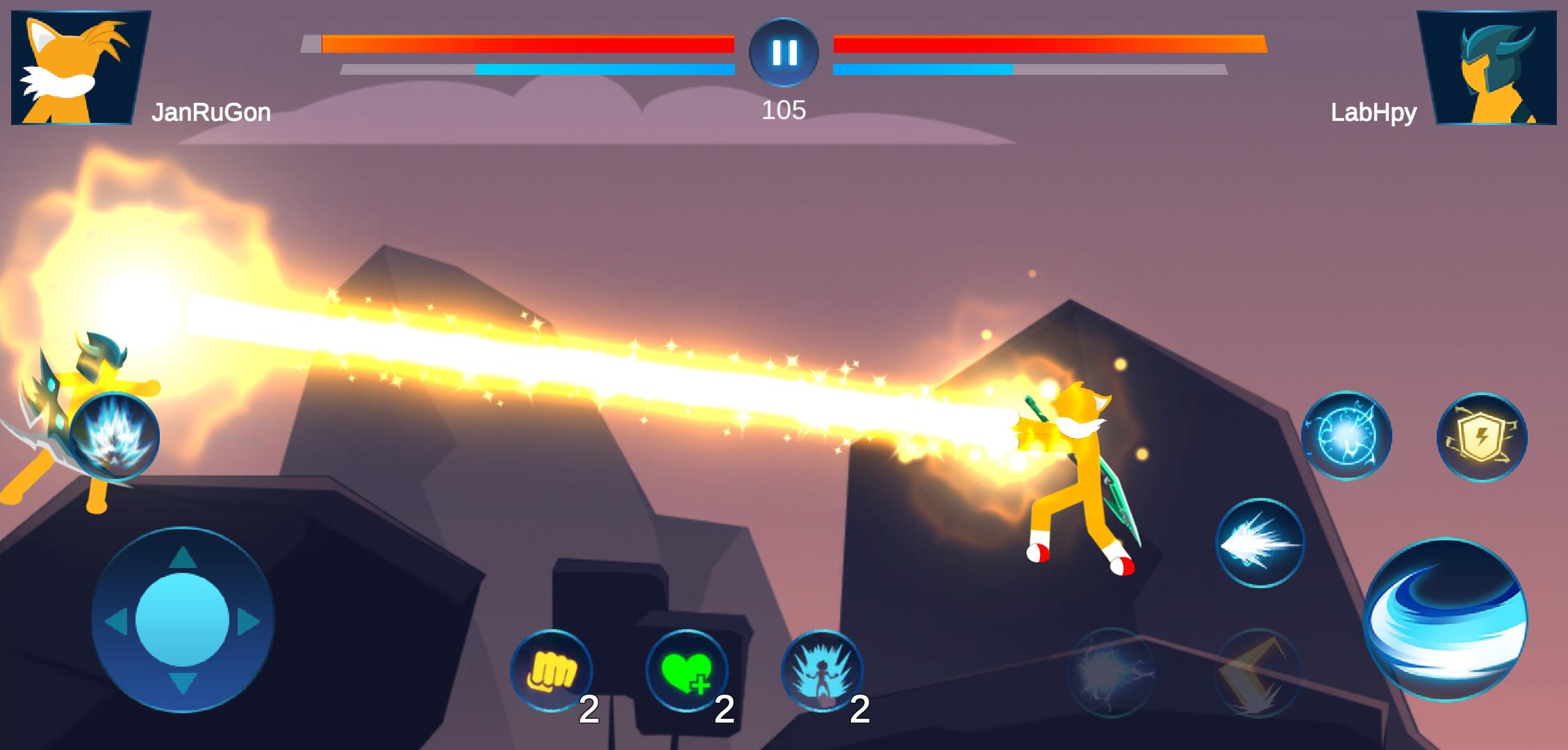Screen dimensions: 1568x750
Task: Move right with the joystick right arrow
Action: [247, 622]
